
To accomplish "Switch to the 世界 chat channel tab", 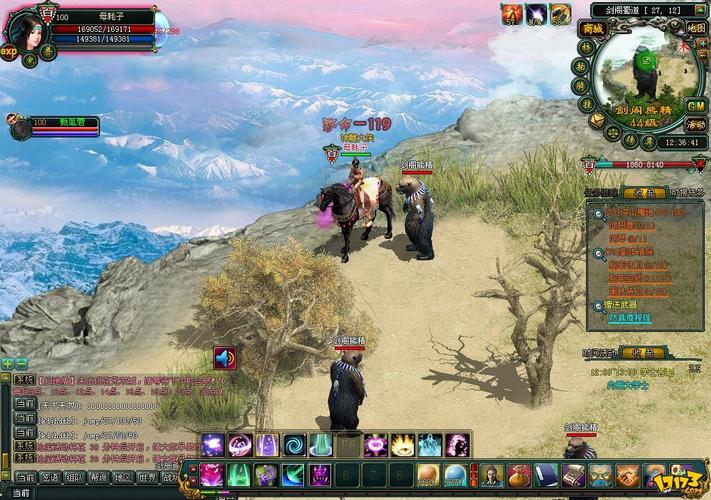I will pyautogui.click(x=146, y=478).
